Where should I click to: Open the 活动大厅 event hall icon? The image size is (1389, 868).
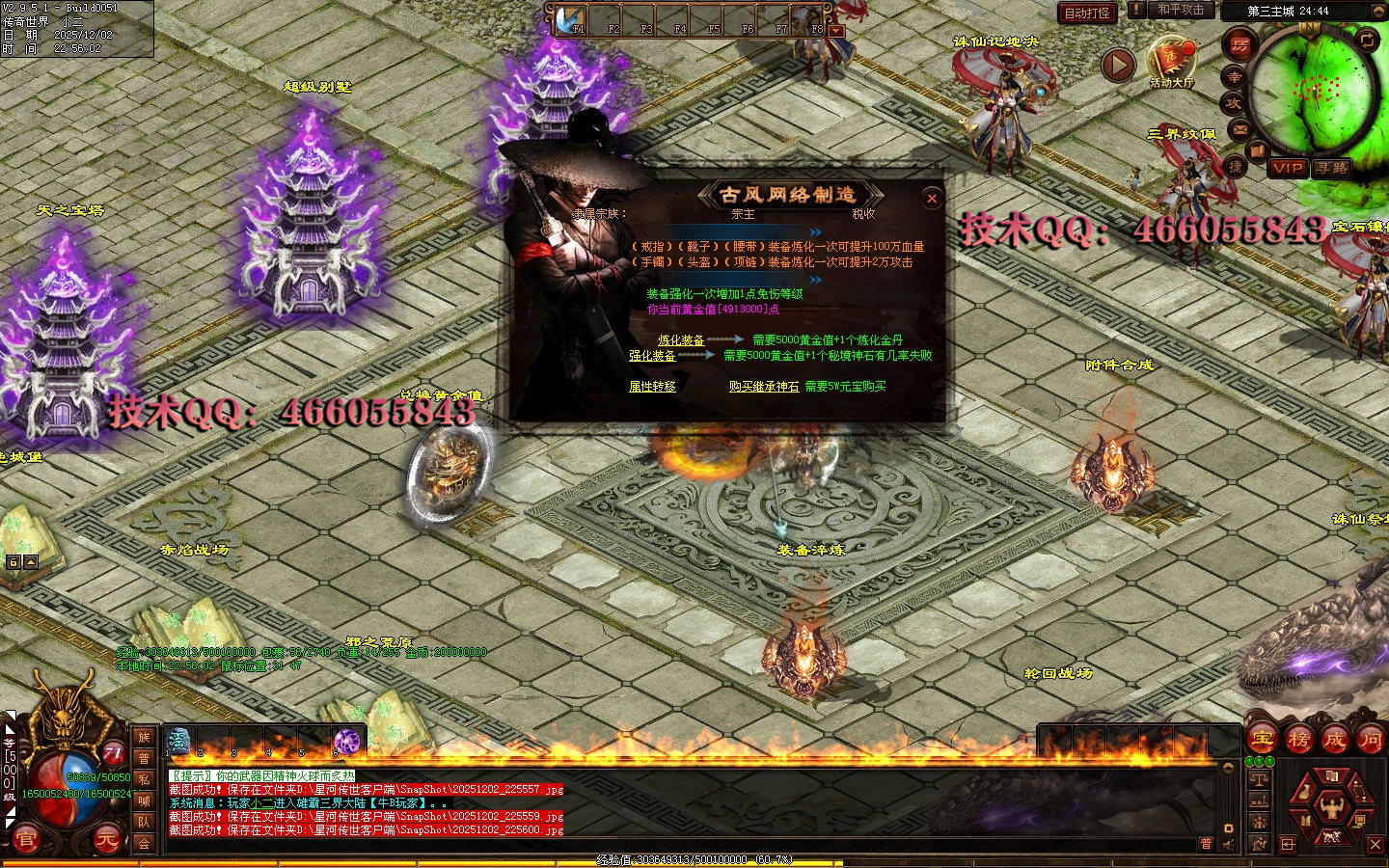click(1171, 60)
